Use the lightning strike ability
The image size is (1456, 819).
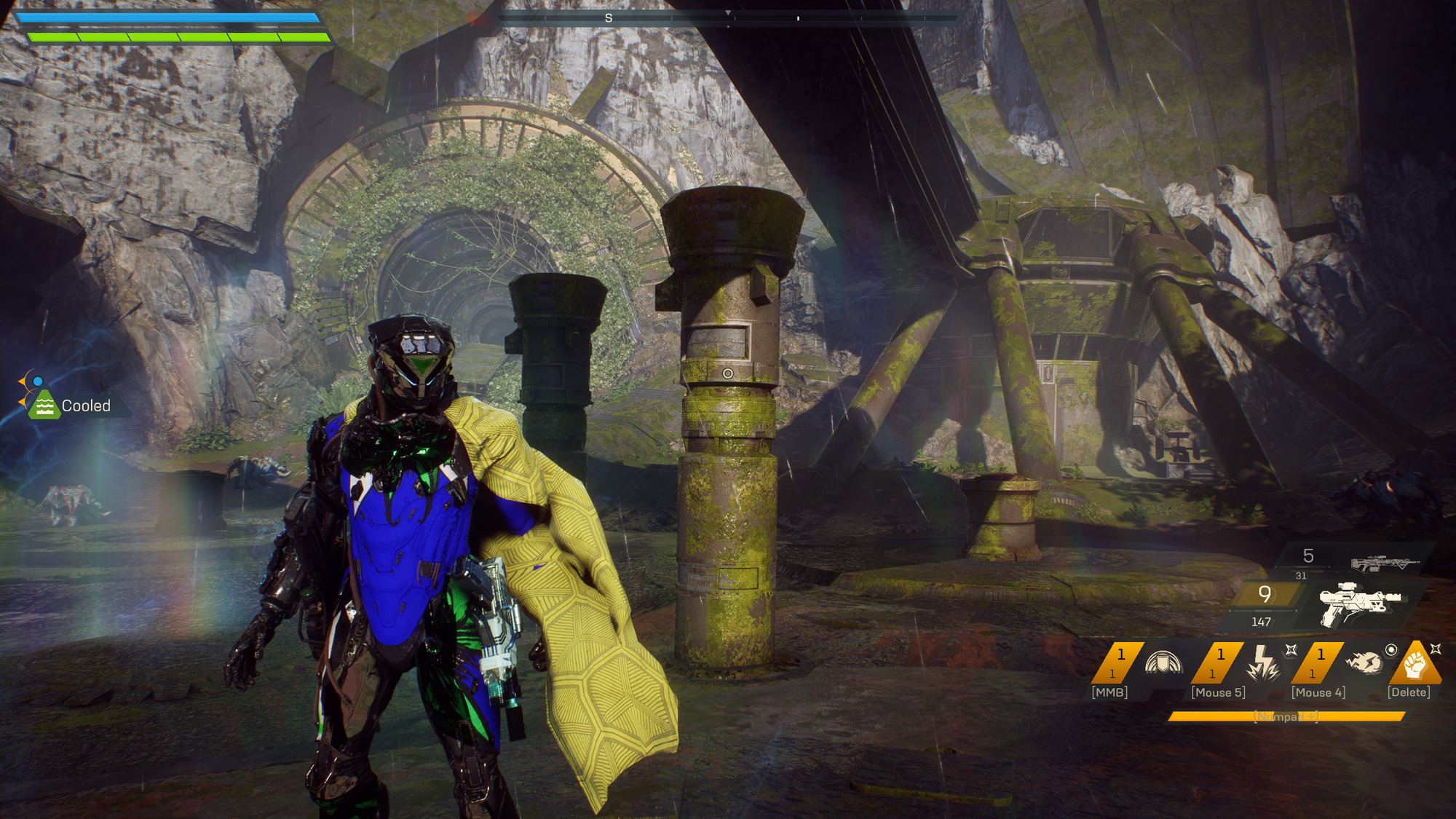1263,662
